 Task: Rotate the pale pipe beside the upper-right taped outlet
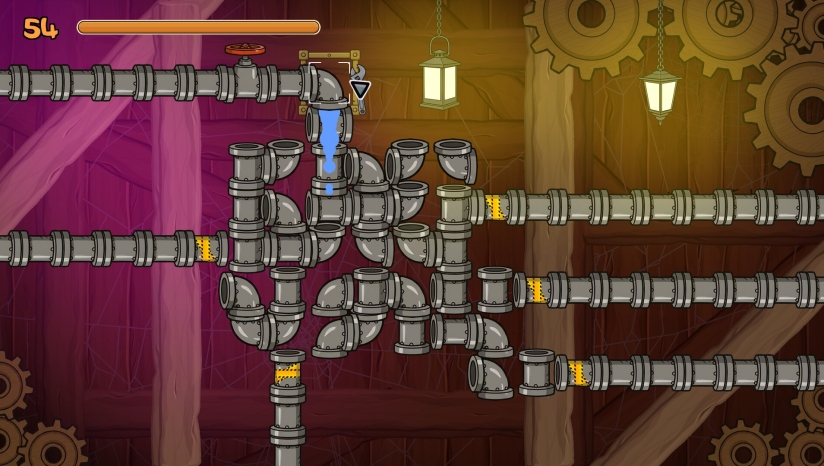(x=454, y=207)
